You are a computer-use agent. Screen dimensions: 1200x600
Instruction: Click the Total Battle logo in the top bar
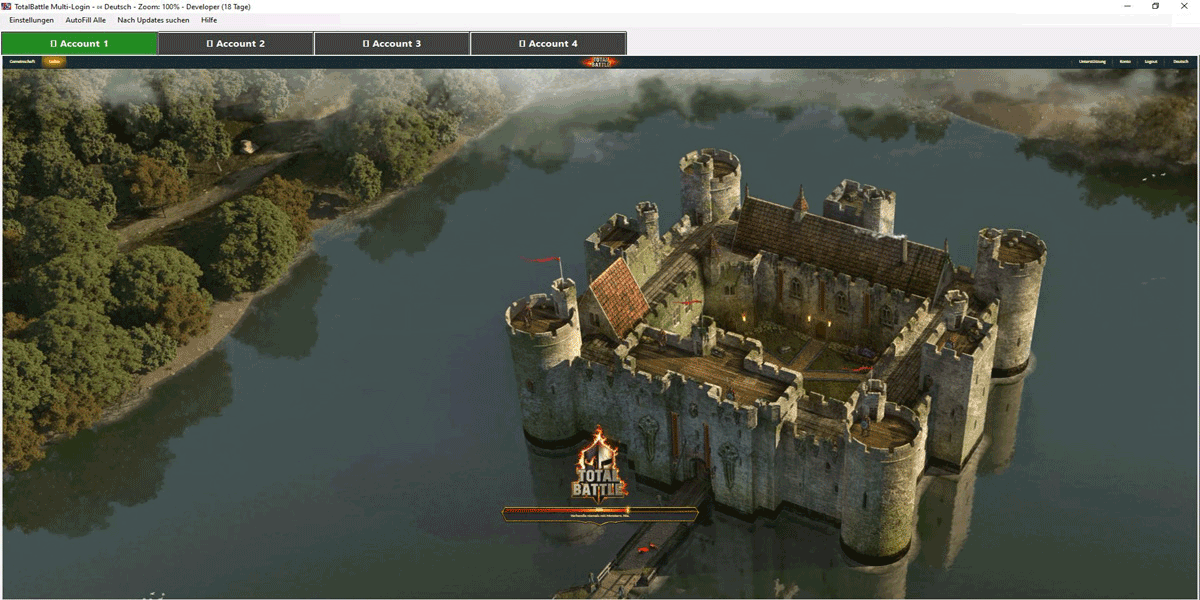pos(600,62)
